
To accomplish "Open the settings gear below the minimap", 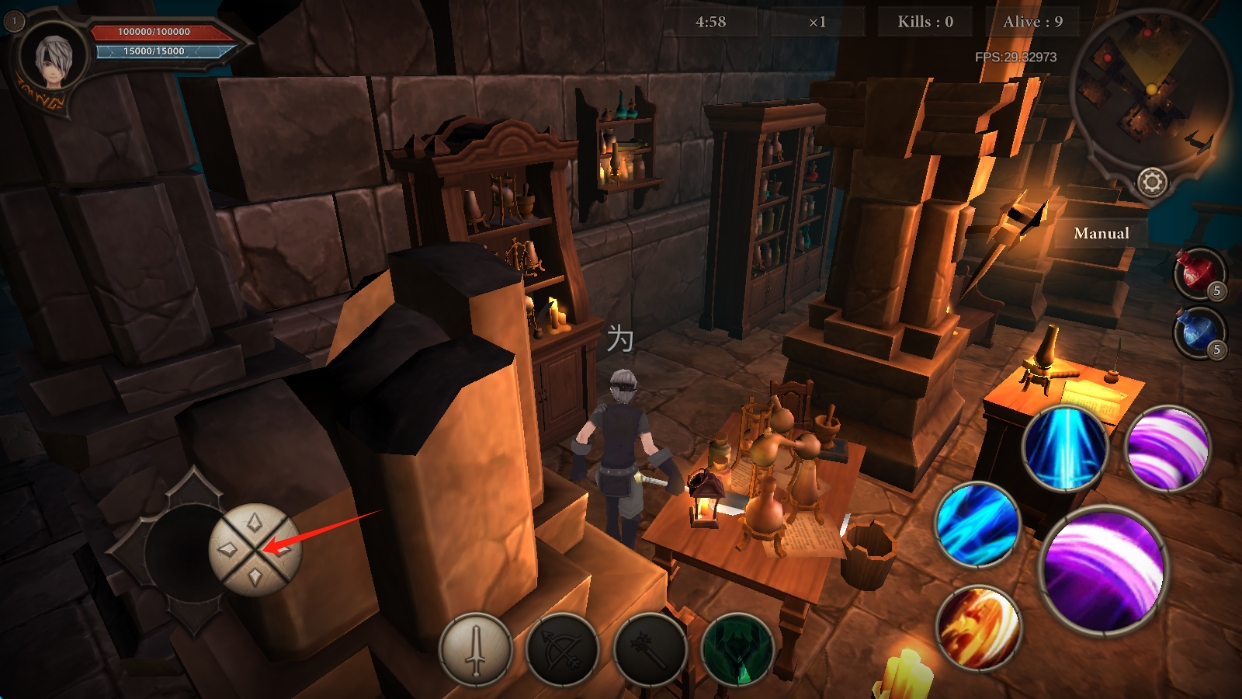I will pos(1152,182).
